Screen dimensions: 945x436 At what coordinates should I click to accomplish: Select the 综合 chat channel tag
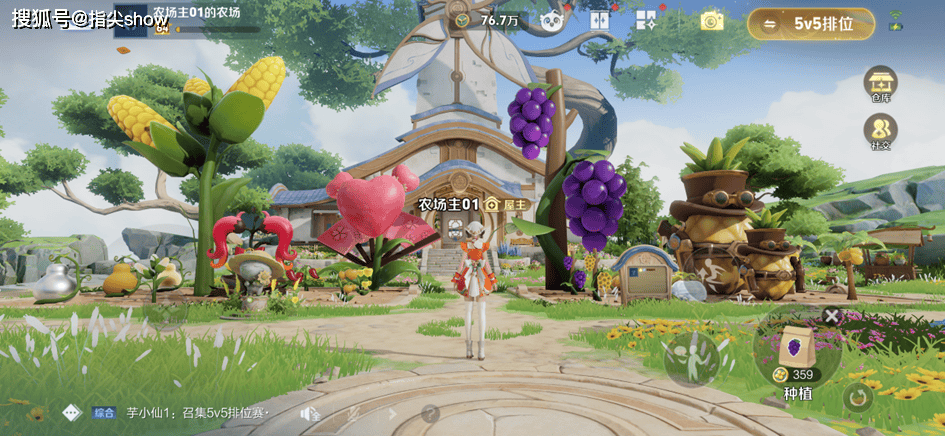pos(104,412)
